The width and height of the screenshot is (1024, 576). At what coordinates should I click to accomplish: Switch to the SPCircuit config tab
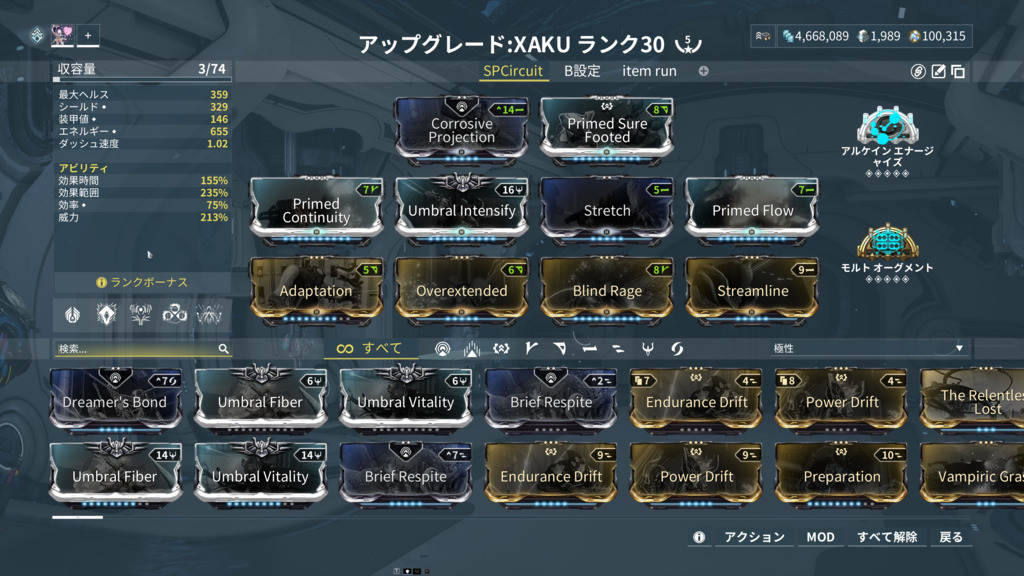click(x=513, y=71)
